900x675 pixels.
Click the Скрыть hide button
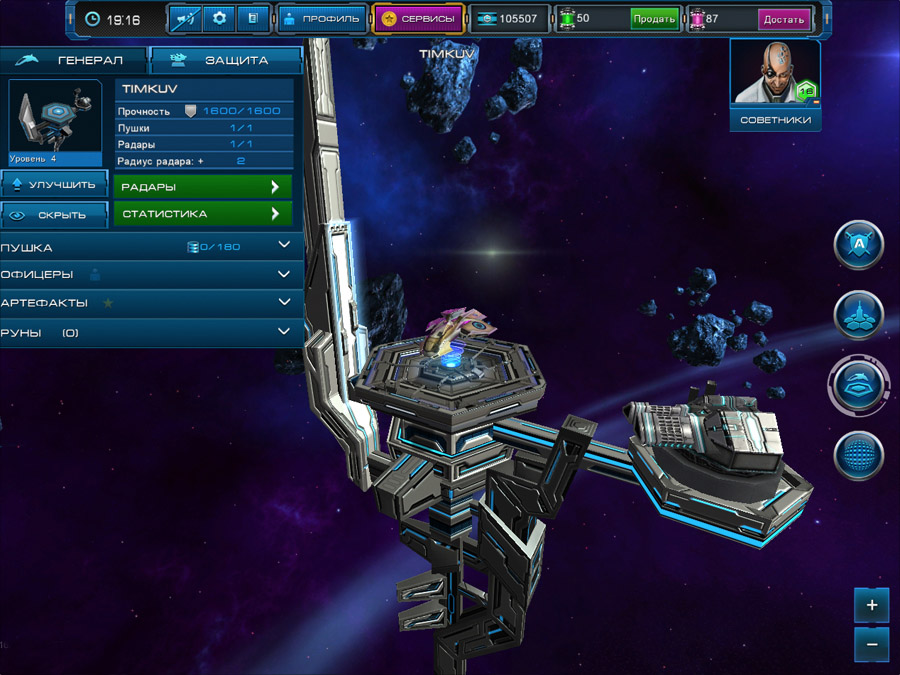[x=55, y=214]
